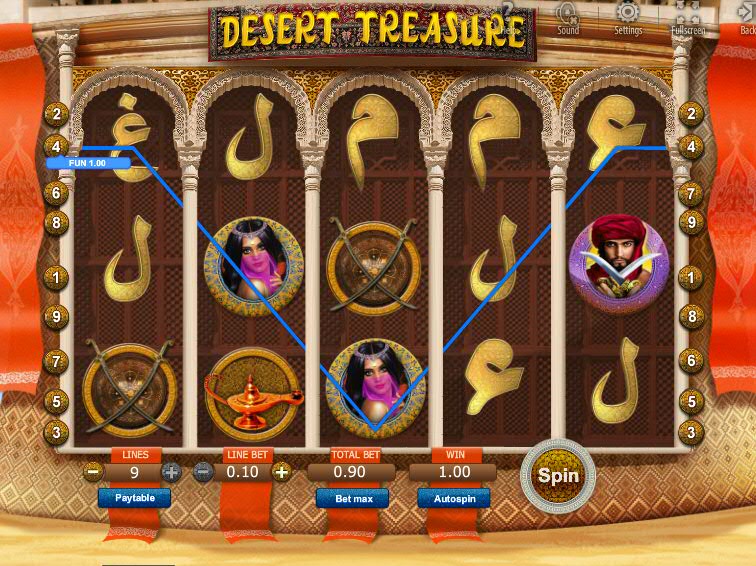Lower the Line Bet amount

click(203, 472)
